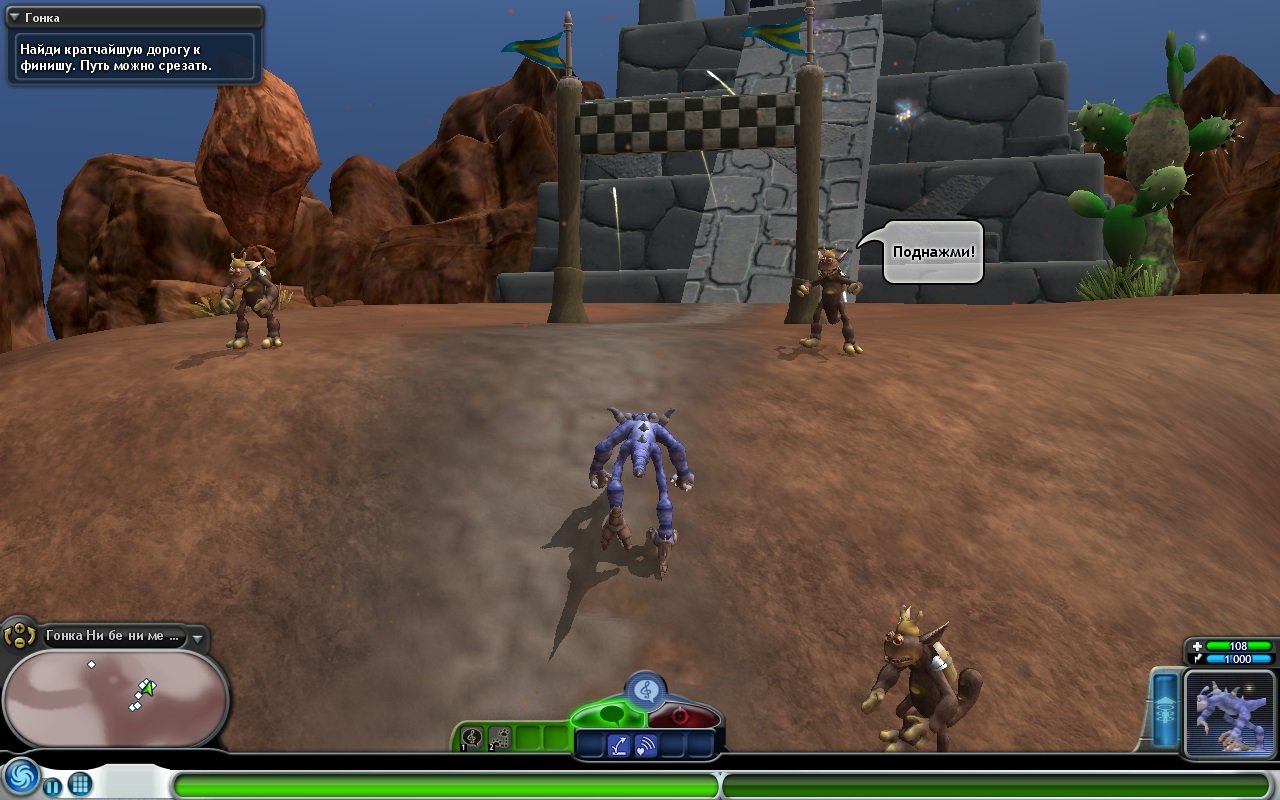Screen dimensions: 1280x800
Task: Open the mission list dropdown above the minimap
Action: tap(197, 638)
